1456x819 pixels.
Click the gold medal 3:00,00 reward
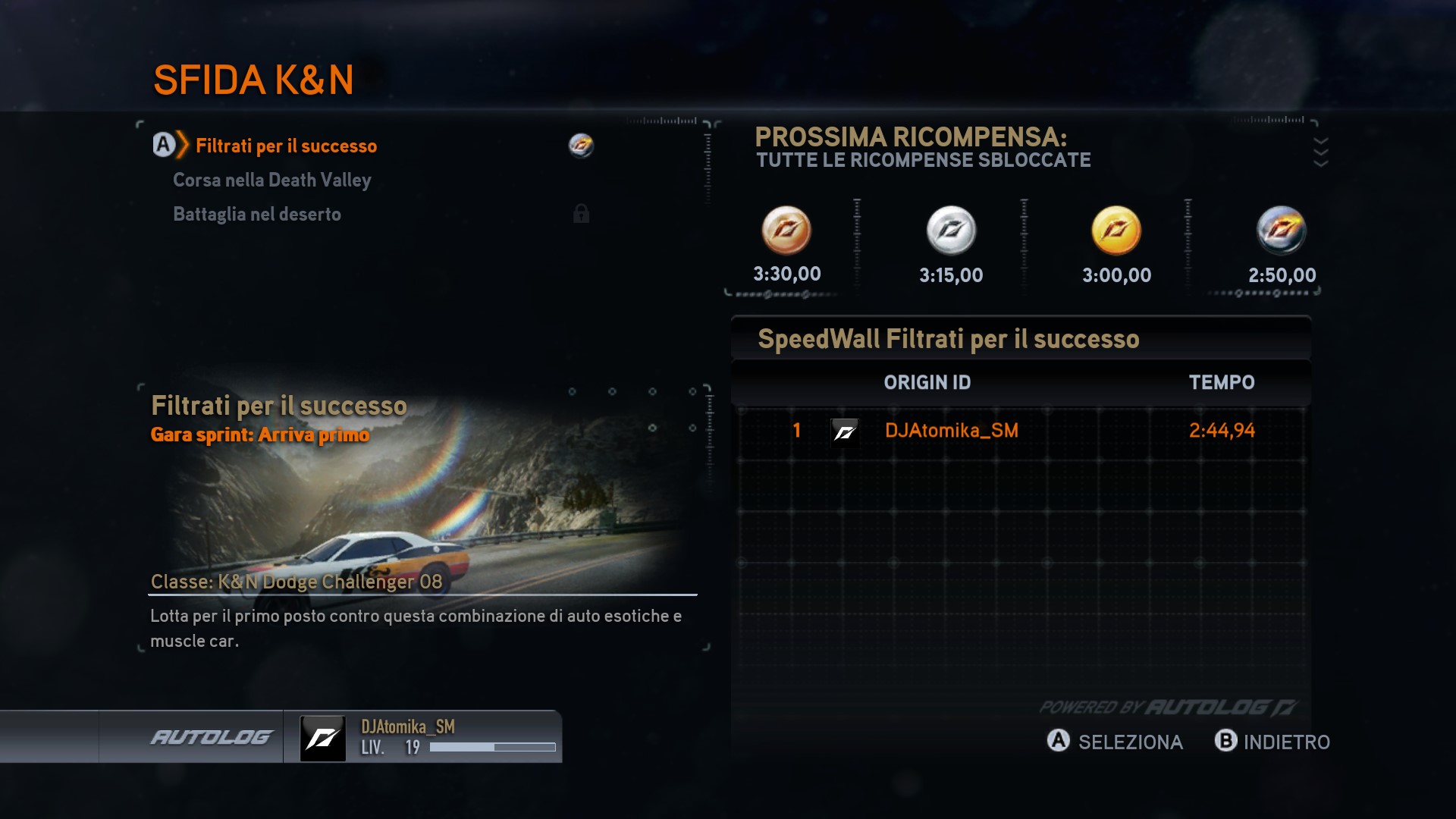point(1116,231)
